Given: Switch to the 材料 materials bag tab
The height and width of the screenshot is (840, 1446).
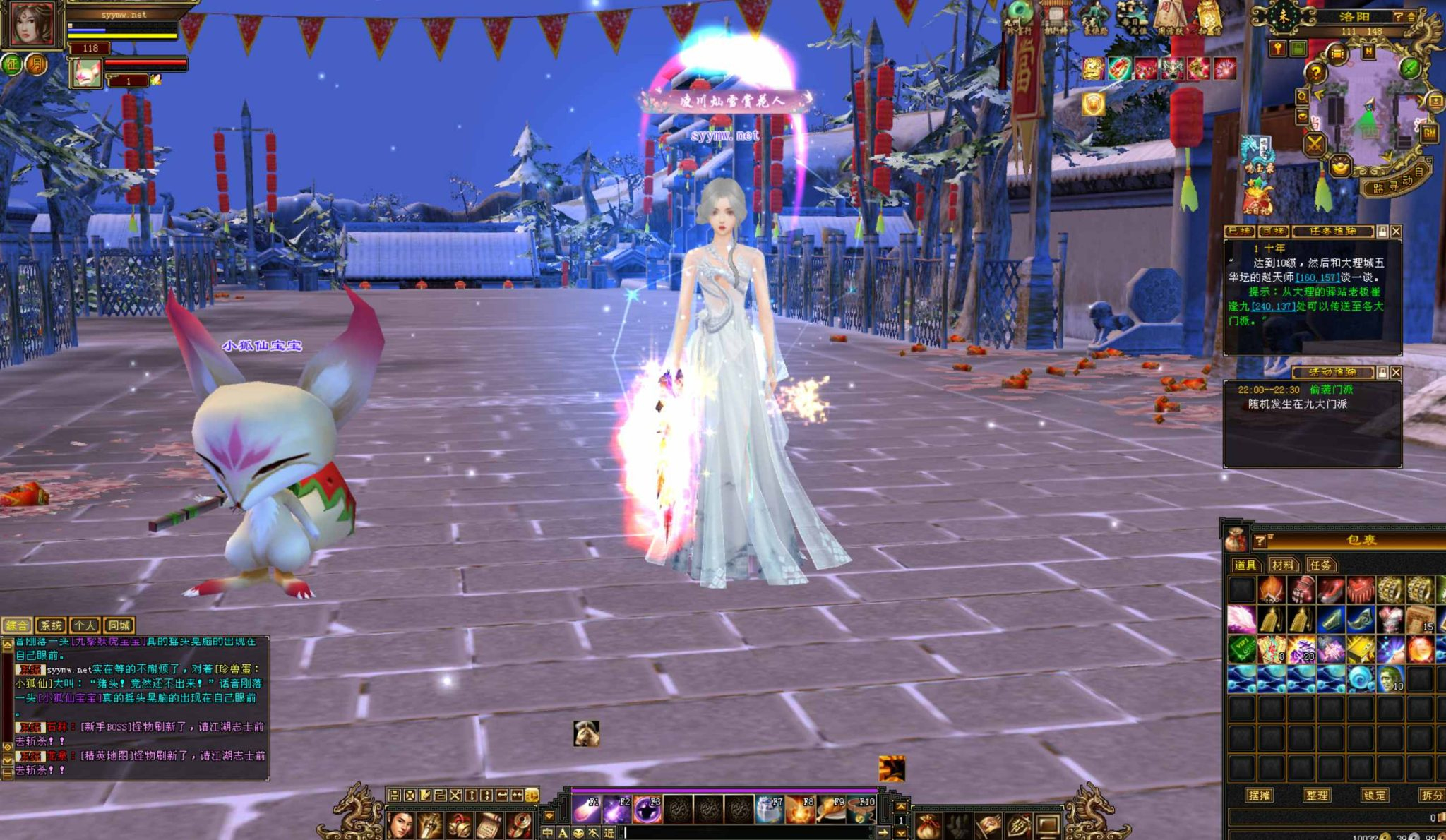Looking at the screenshot, I should (x=1282, y=565).
